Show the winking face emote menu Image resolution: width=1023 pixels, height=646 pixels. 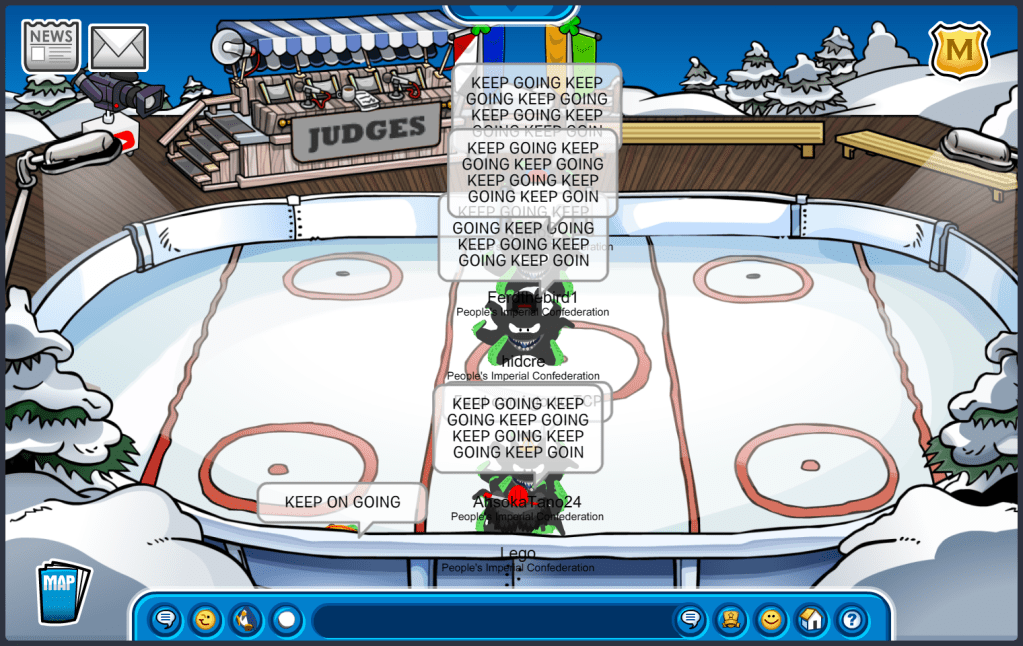[x=206, y=620]
